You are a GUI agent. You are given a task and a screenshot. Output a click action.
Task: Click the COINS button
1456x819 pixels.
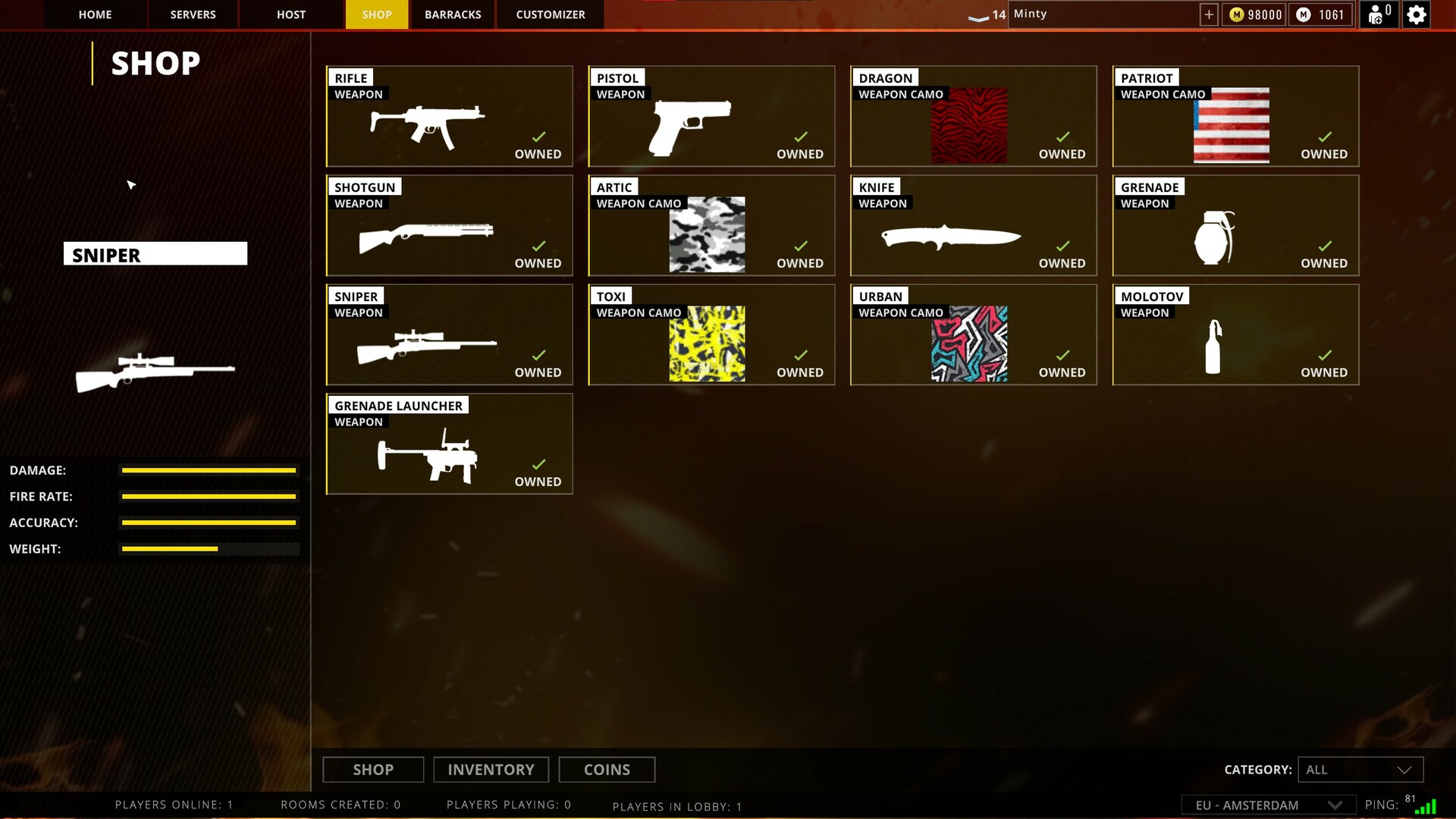[607, 769]
